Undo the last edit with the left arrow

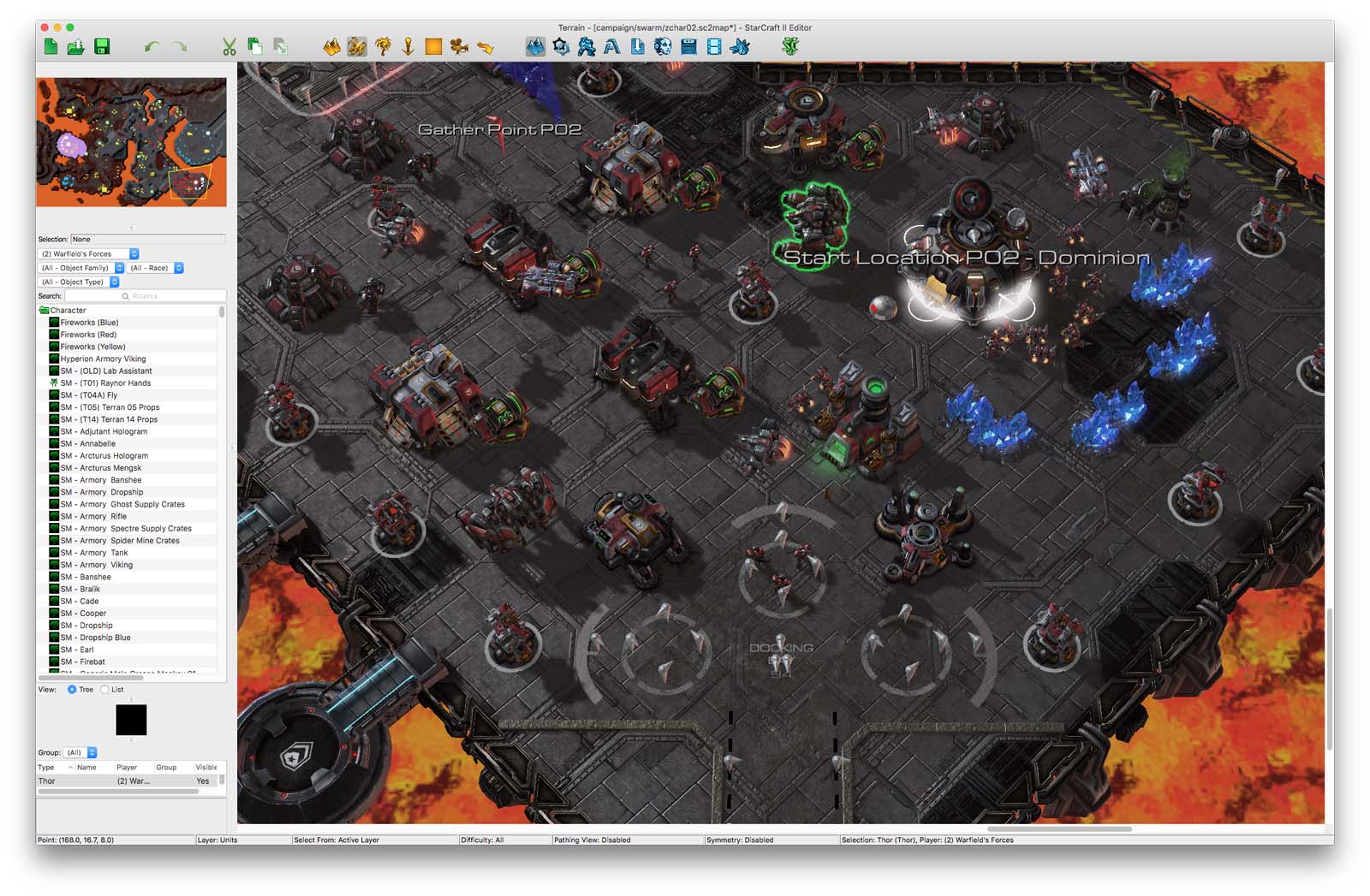click(x=152, y=47)
